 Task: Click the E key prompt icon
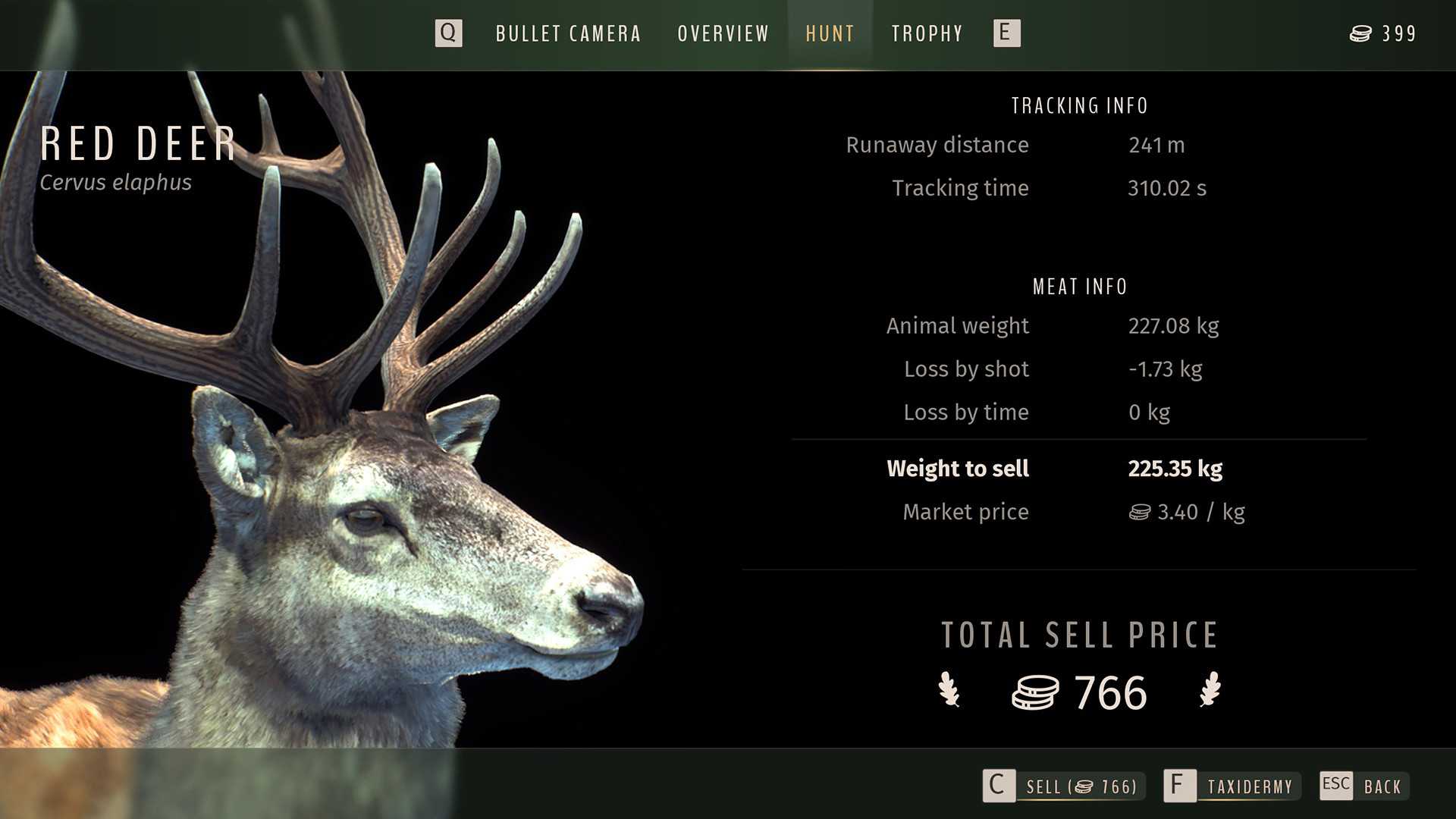(1006, 33)
